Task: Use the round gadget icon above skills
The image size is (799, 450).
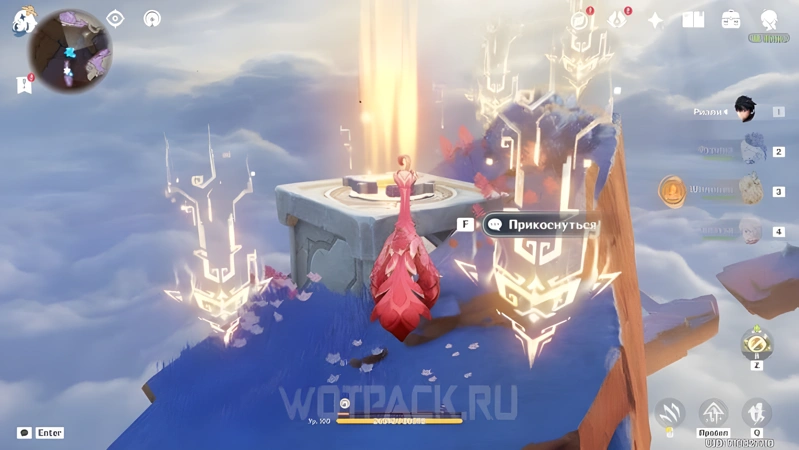Action: point(757,345)
